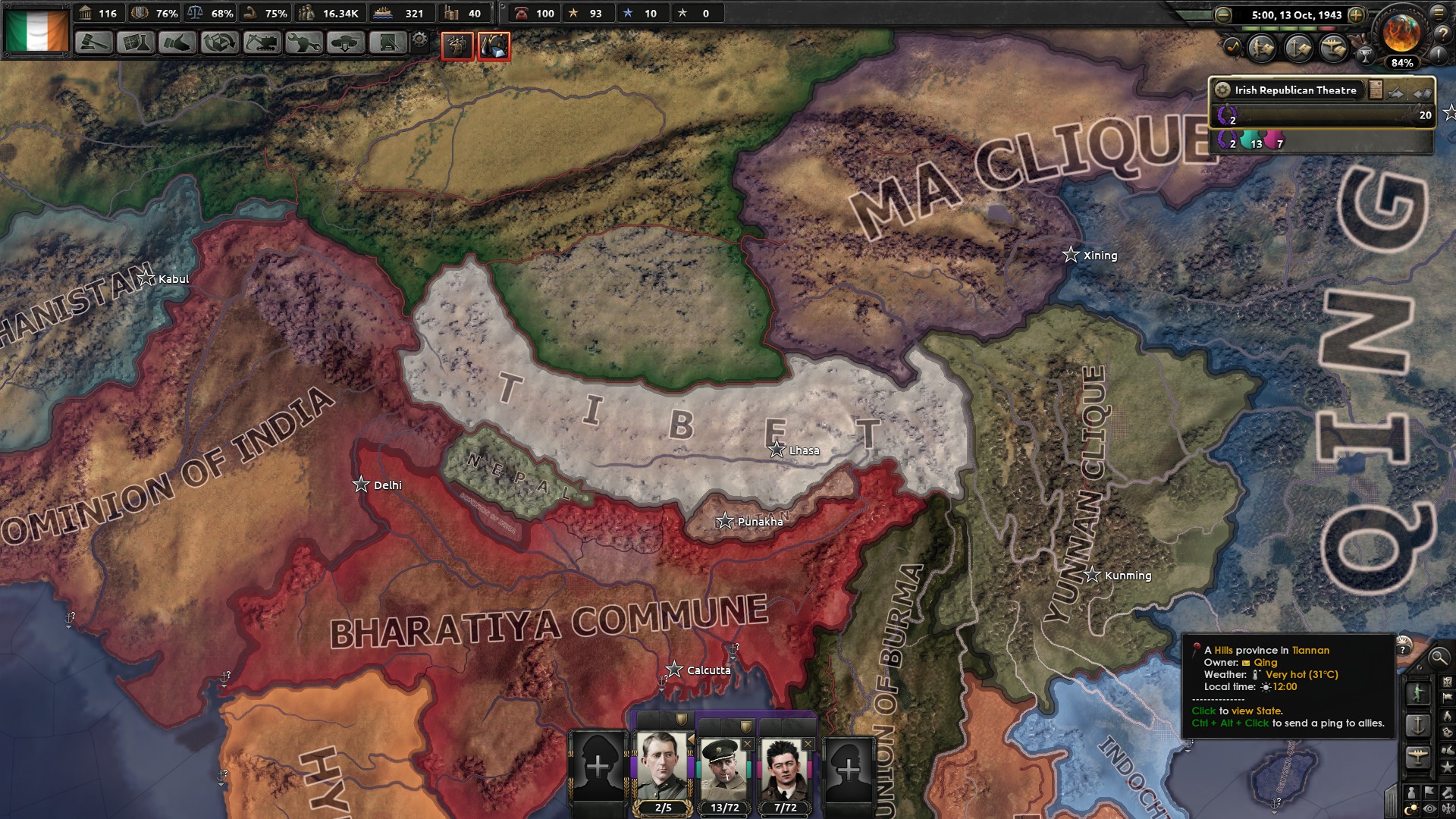Open the Recruit and Deploy tab with the tank icon

click(x=345, y=43)
